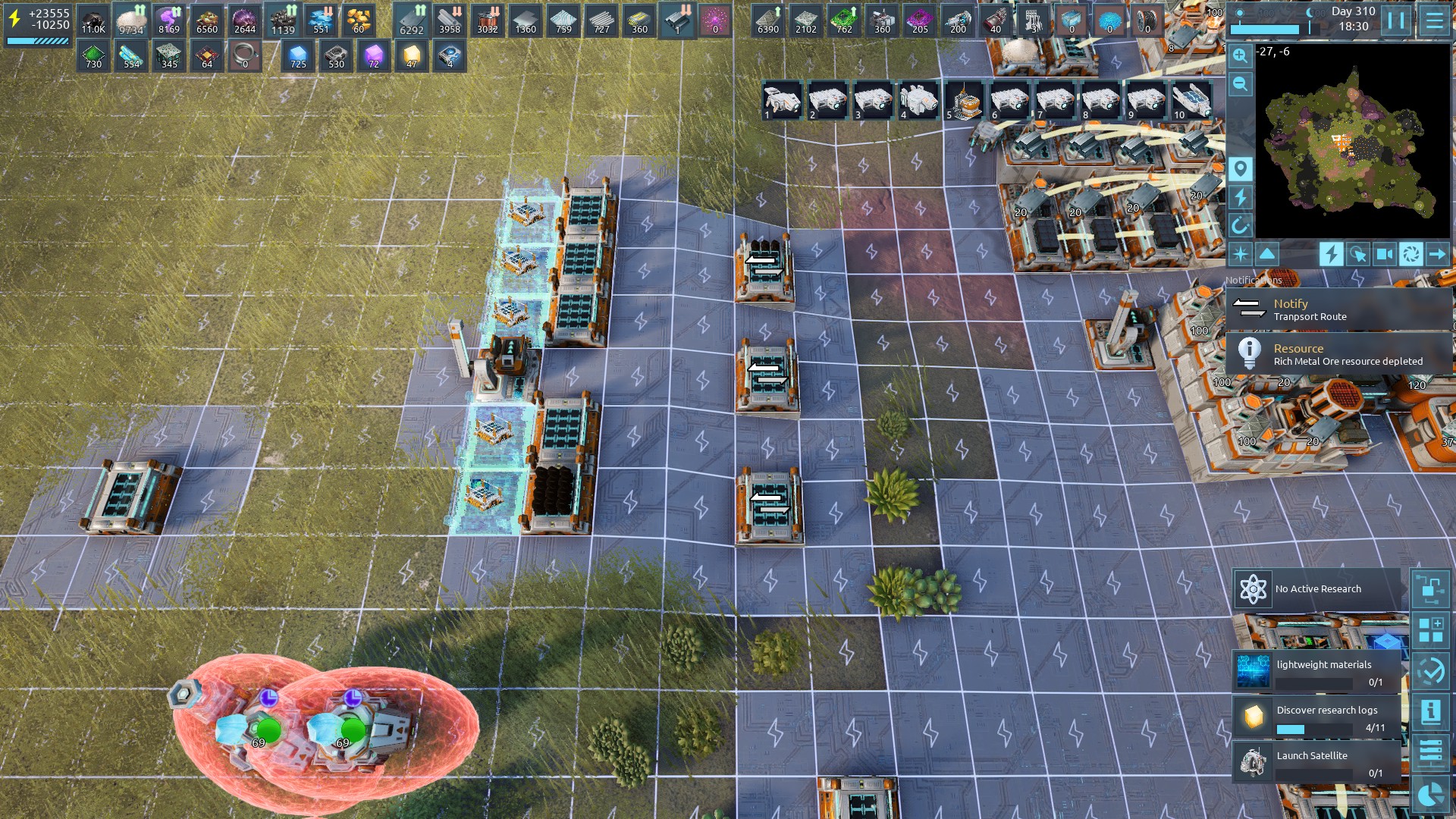
Task: Select the video camera mode button
Action: [x=1384, y=254]
